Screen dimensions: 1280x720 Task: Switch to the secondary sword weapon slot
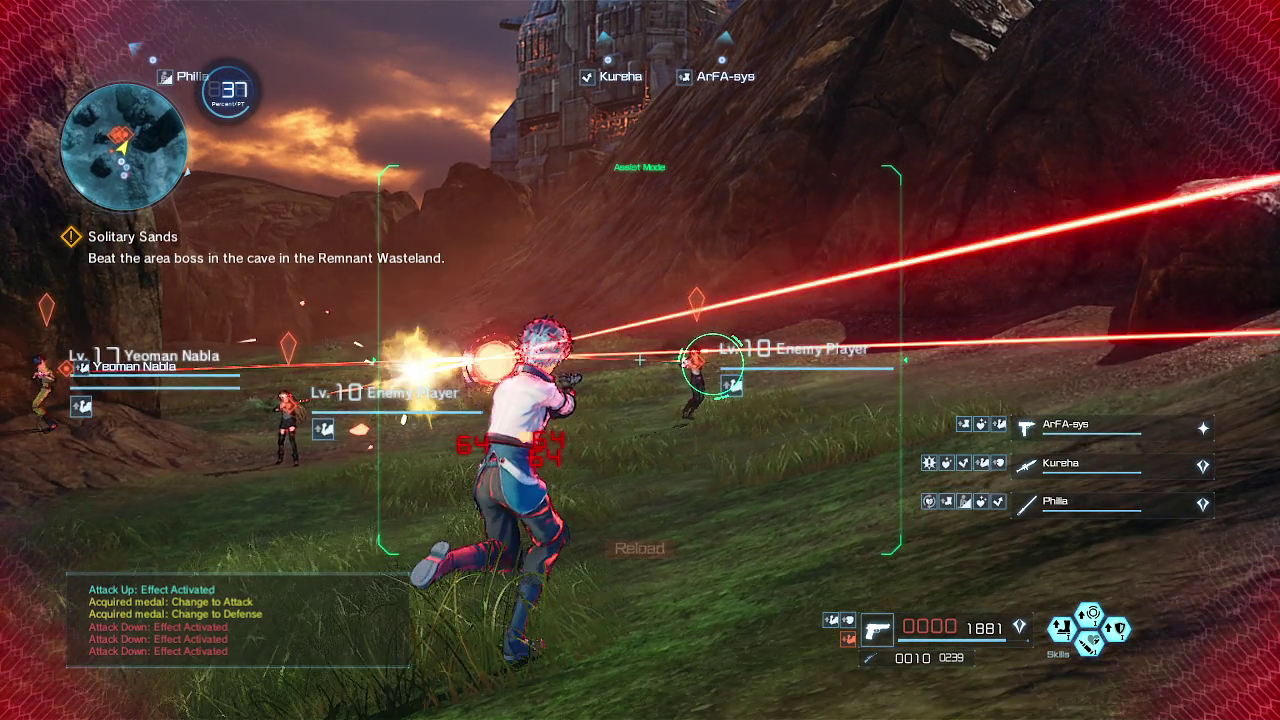[871, 658]
